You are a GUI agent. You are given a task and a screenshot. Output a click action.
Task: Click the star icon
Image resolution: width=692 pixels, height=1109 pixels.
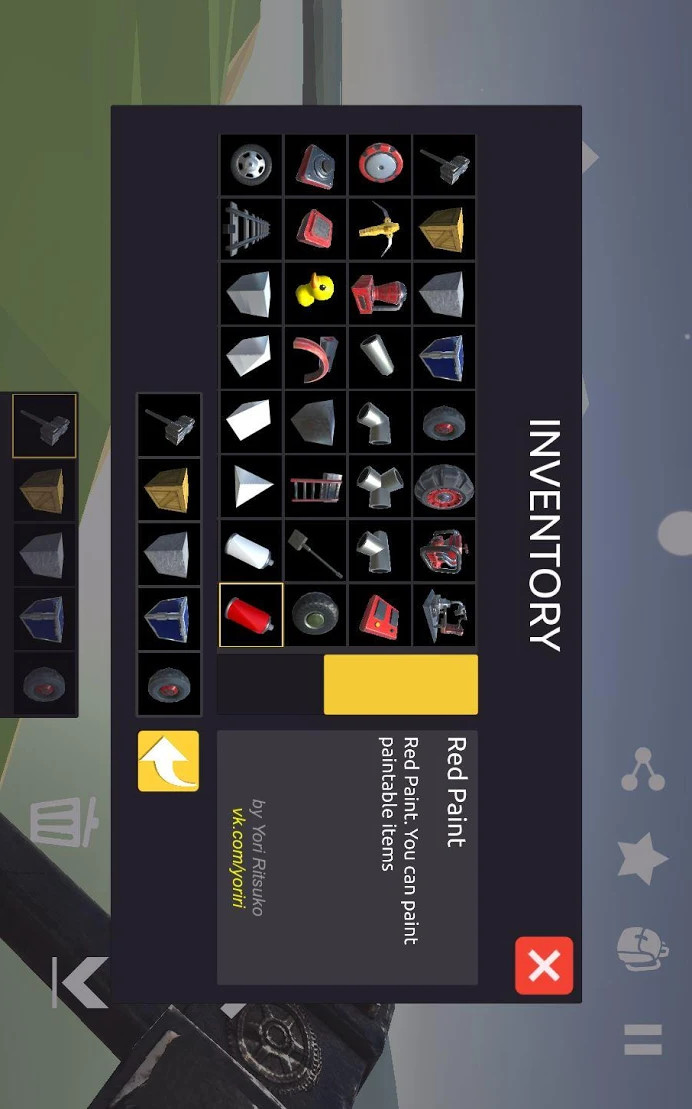pyautogui.click(x=642, y=858)
